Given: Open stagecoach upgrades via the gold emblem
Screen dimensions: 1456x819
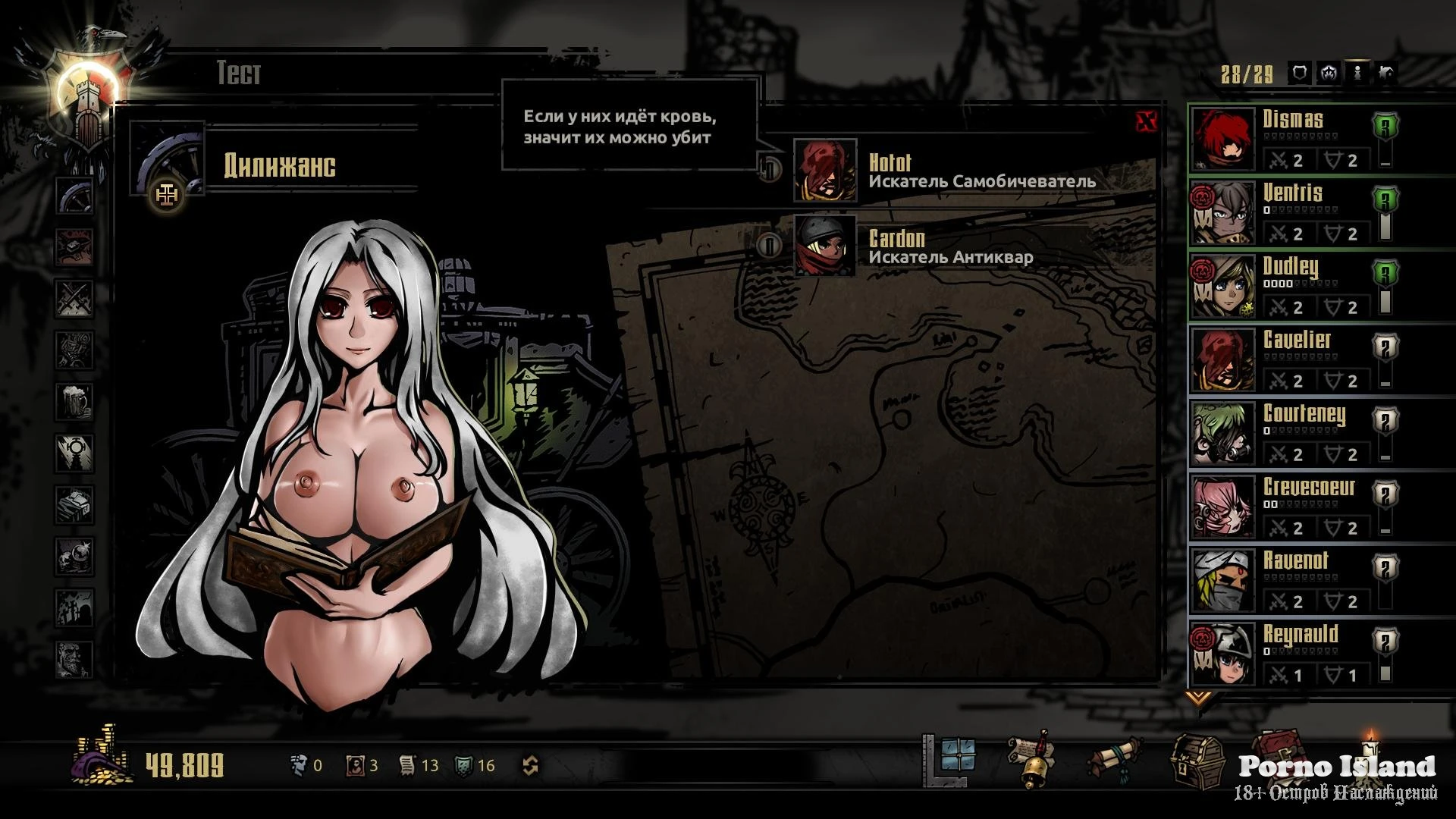Looking at the screenshot, I should pos(167,196).
